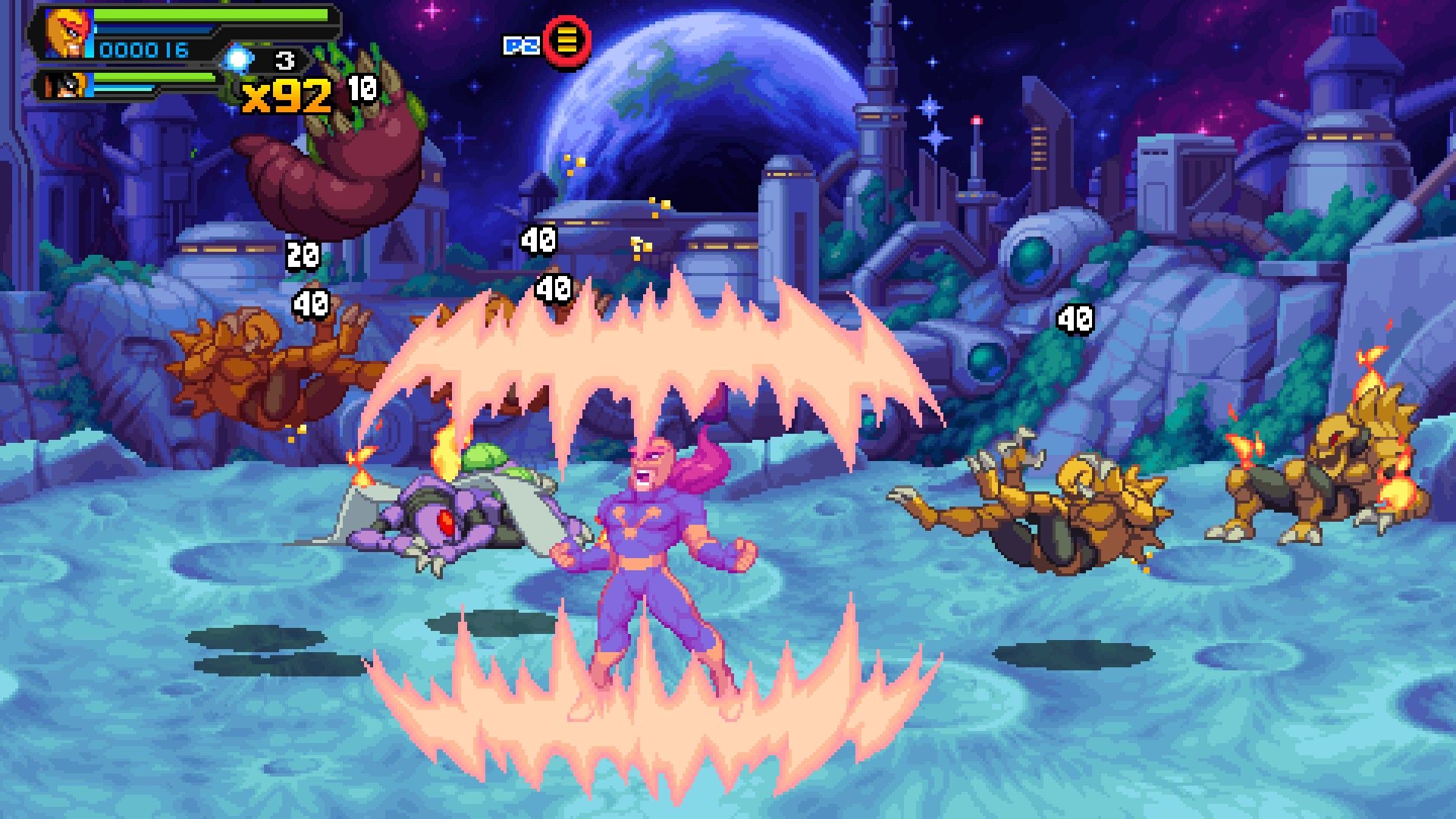Select the partner character portrait

(x=64, y=85)
